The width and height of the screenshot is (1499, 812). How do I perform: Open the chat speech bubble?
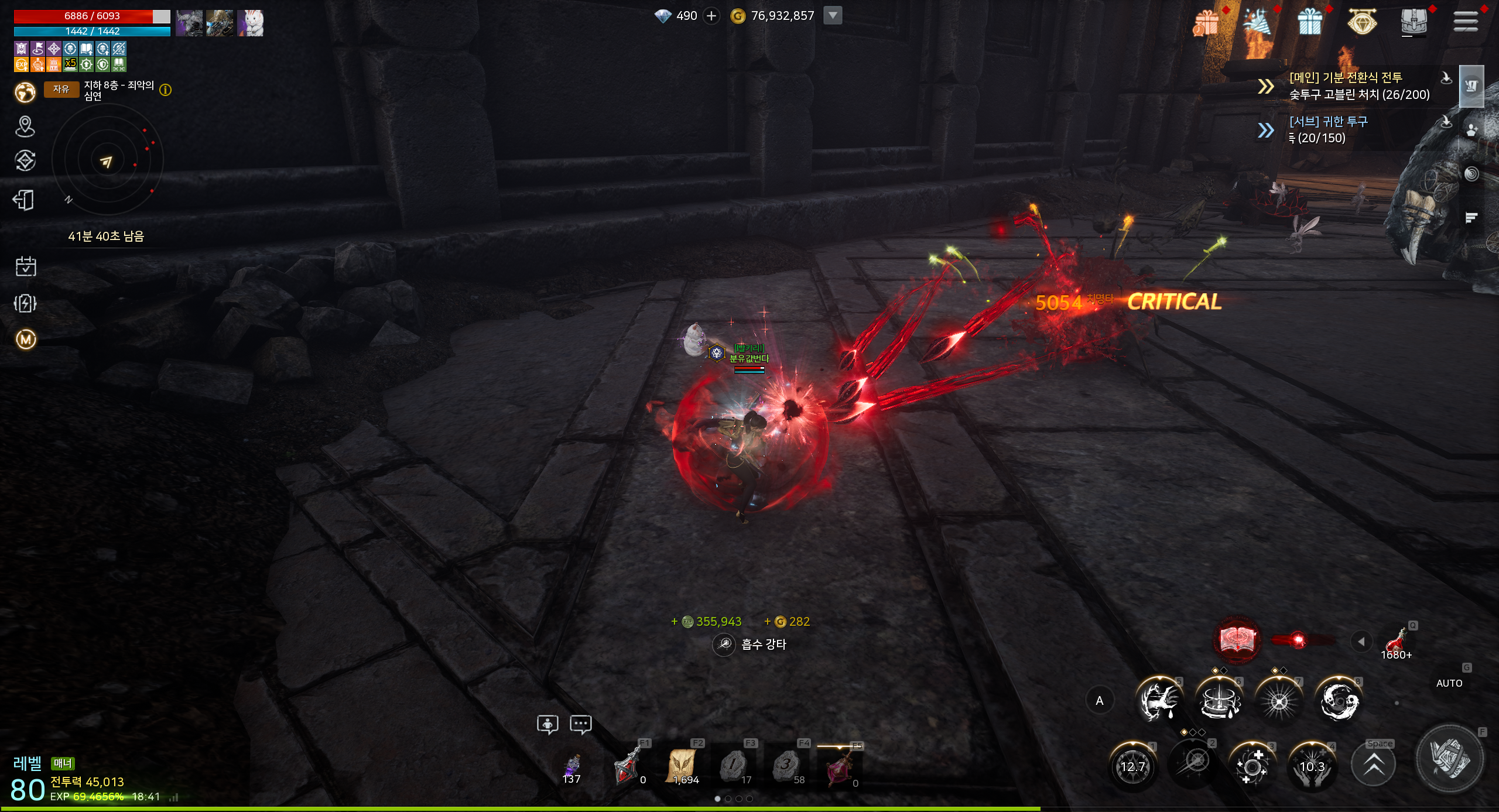581,724
